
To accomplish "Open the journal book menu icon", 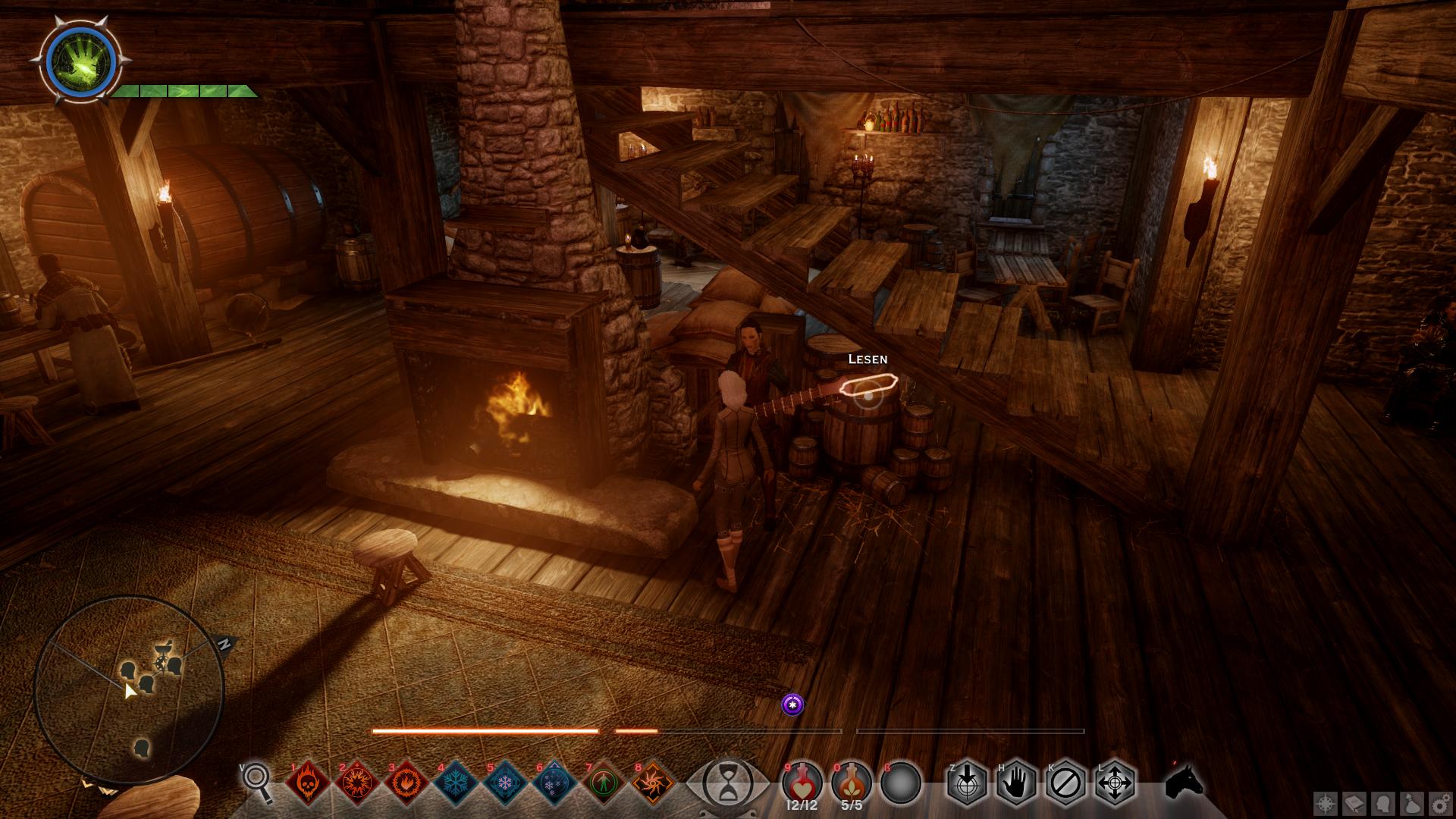I will coord(1355,803).
